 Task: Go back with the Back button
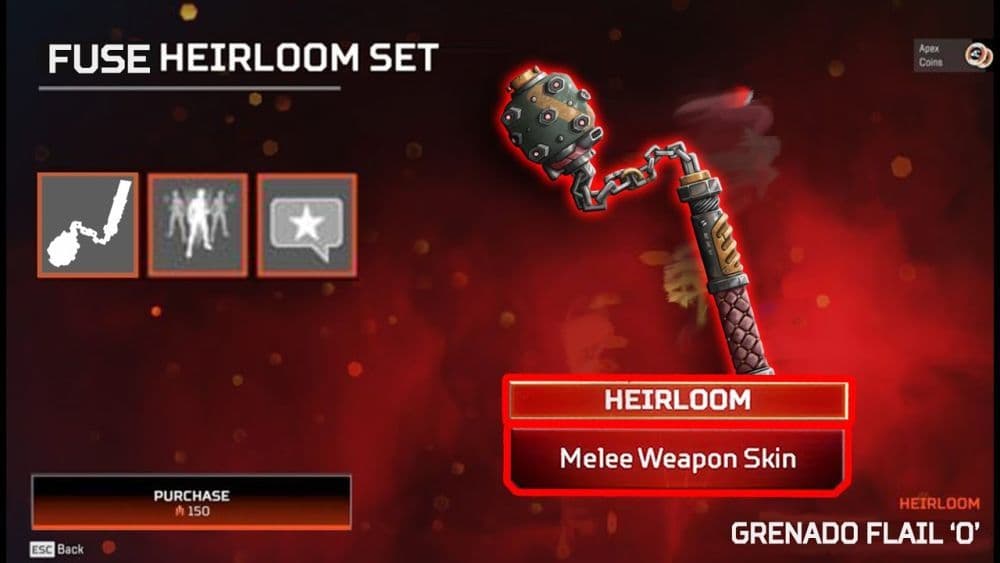pyautogui.click(x=57, y=550)
